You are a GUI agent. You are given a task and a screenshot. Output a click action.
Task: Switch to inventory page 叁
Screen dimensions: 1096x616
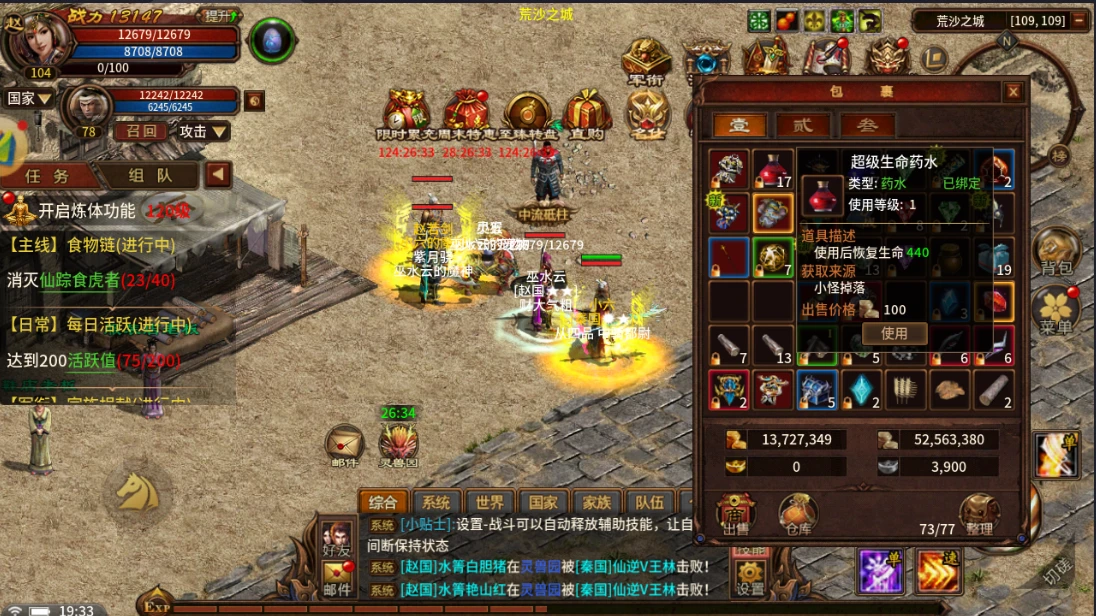pos(867,125)
